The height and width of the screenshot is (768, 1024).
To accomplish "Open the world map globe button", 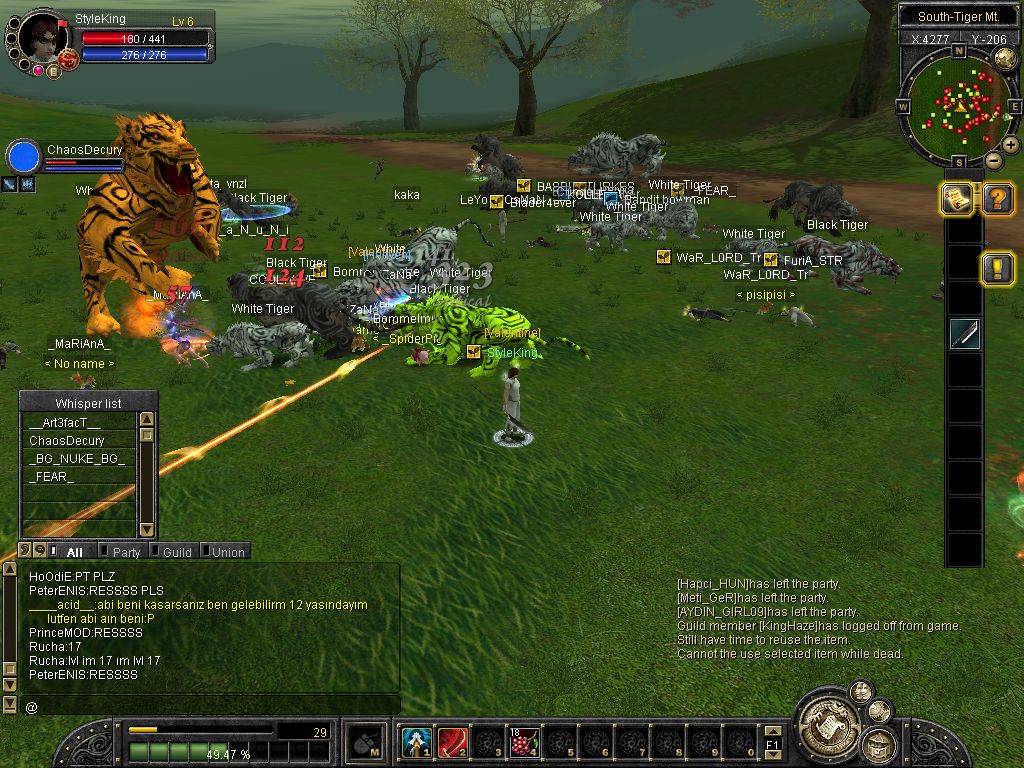I will tap(1005, 56).
